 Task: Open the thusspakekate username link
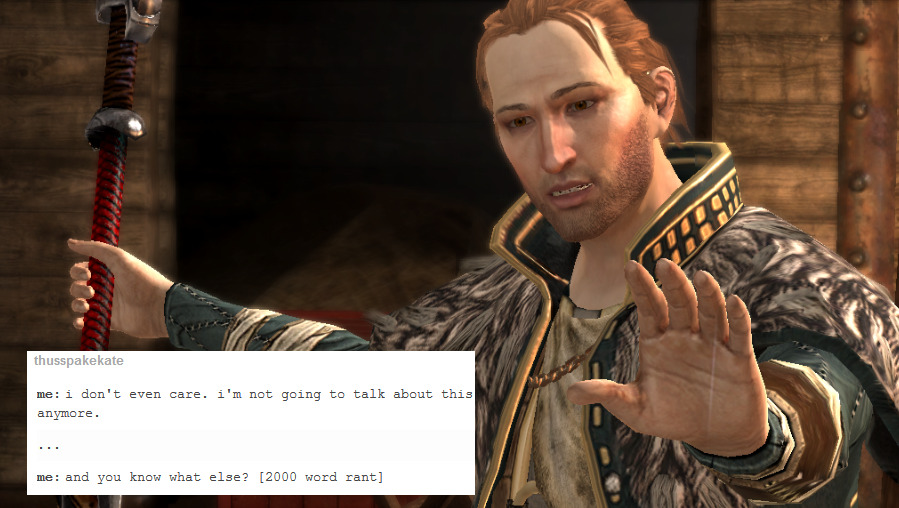point(79,361)
